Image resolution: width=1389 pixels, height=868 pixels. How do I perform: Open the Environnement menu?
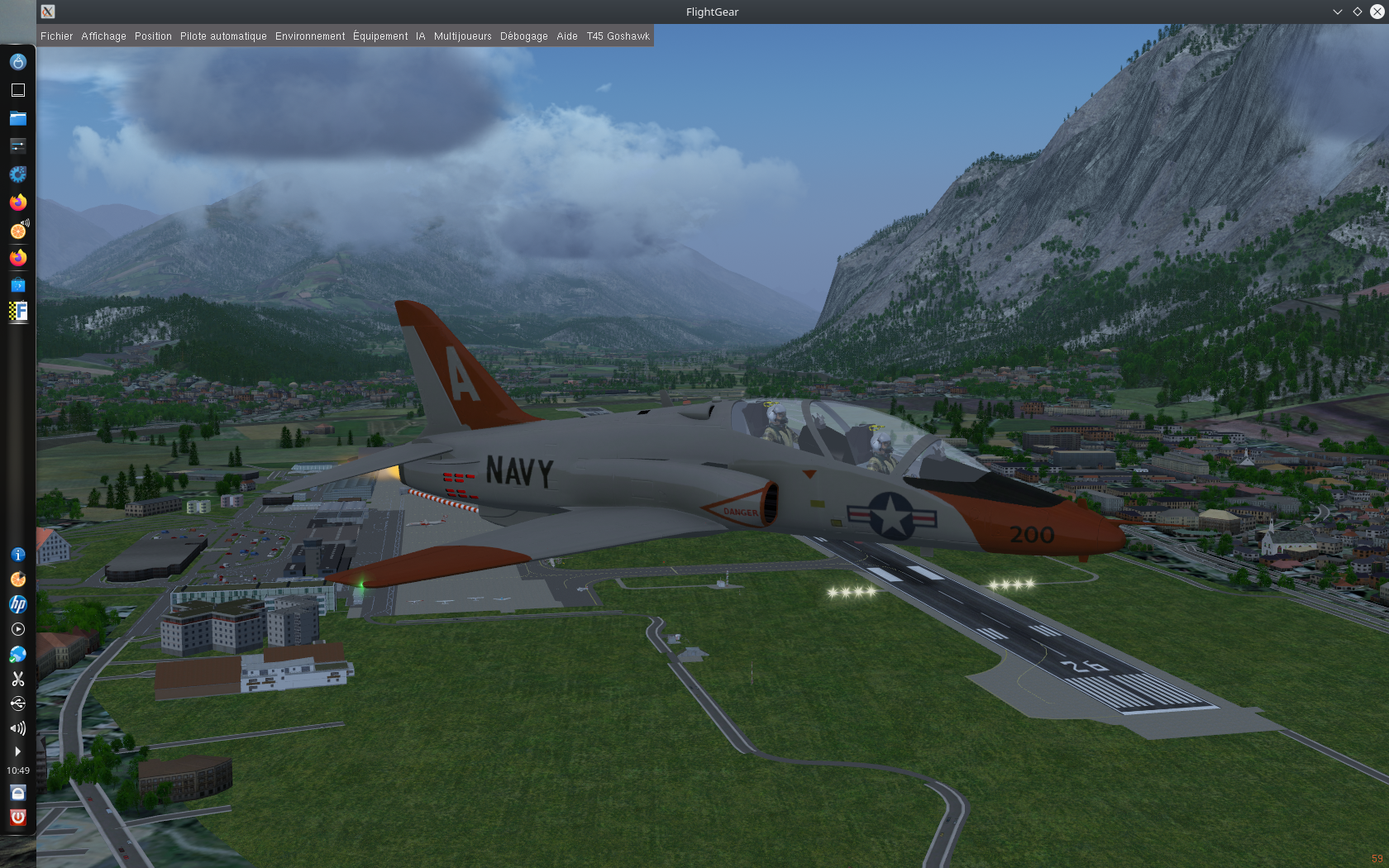310,36
